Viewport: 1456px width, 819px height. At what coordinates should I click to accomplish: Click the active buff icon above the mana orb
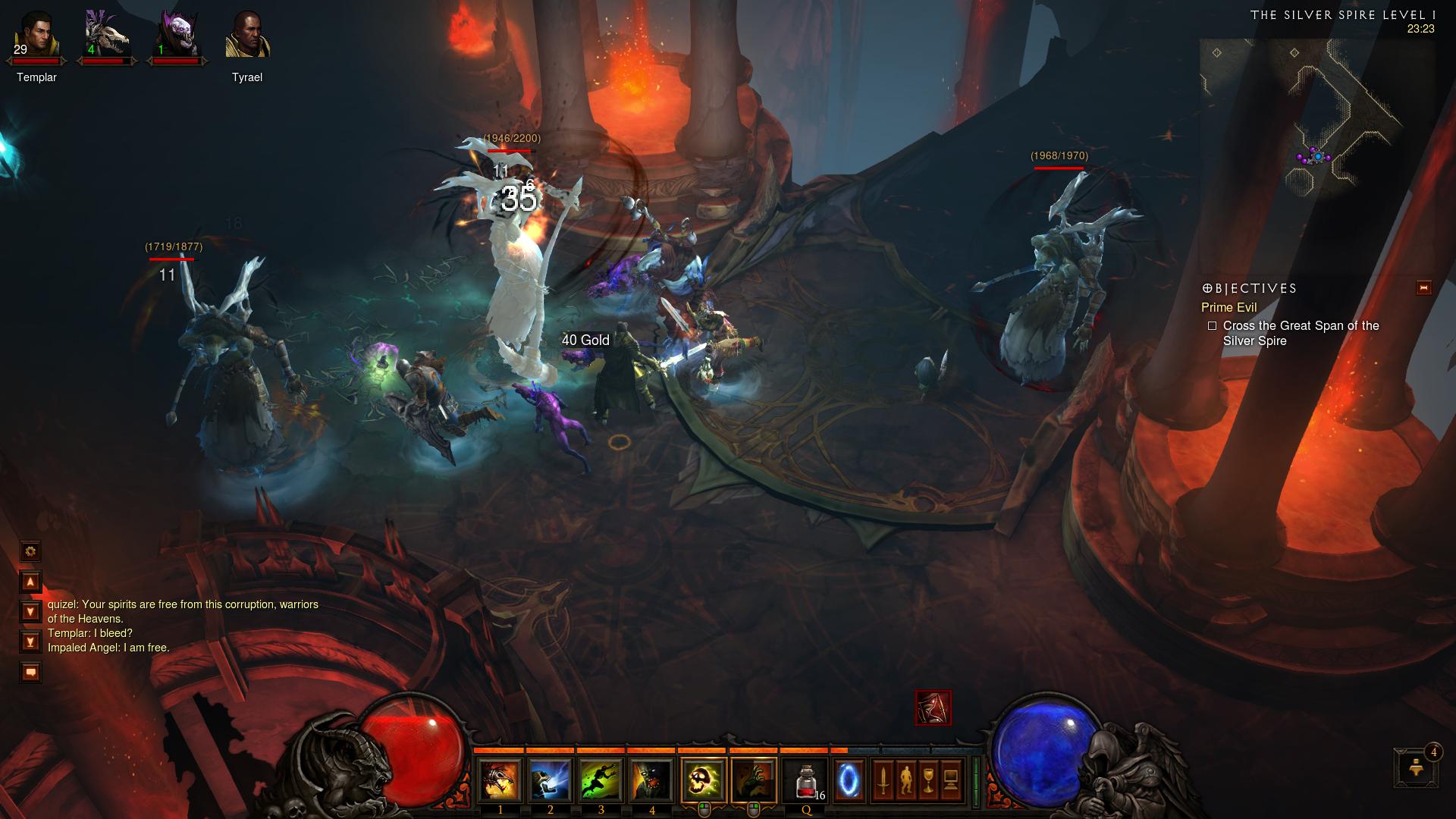tap(933, 708)
